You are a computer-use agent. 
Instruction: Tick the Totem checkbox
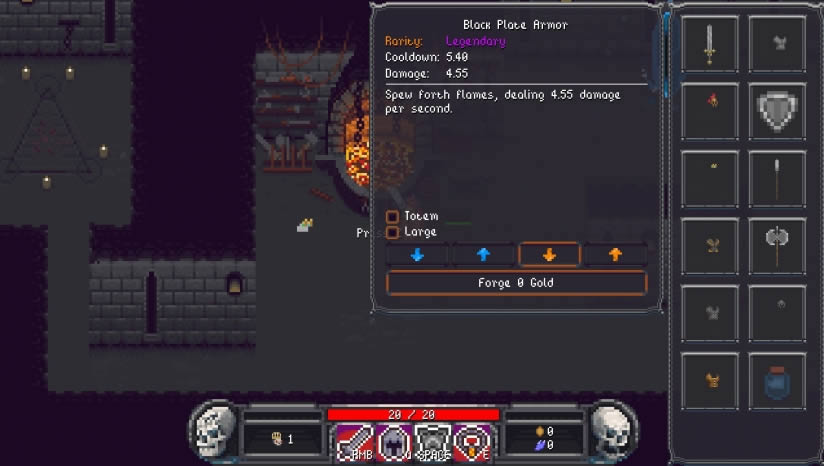click(393, 216)
